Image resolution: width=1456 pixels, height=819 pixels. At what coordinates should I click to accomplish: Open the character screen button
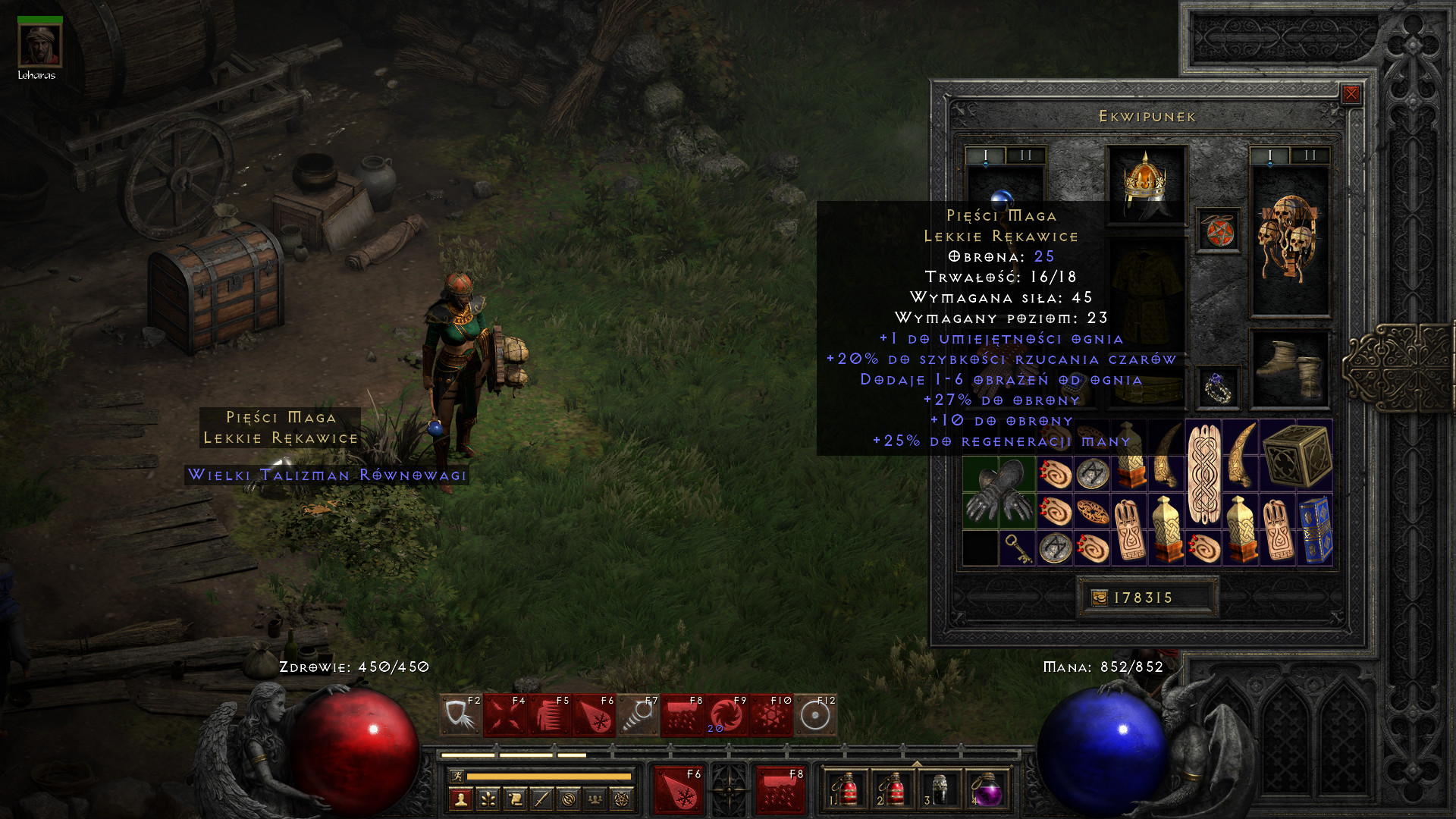[x=460, y=799]
